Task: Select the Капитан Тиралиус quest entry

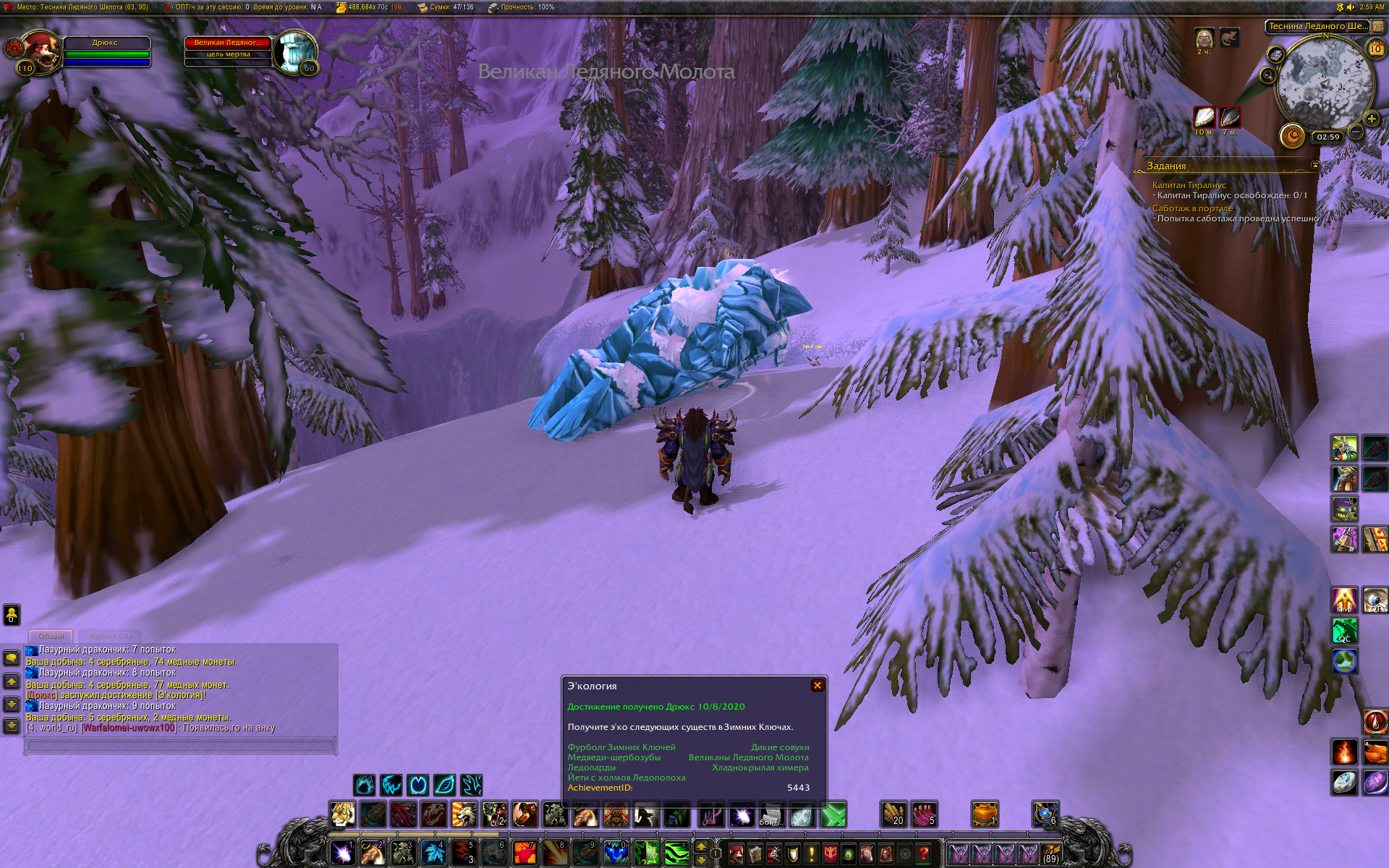Action: pos(1189,185)
